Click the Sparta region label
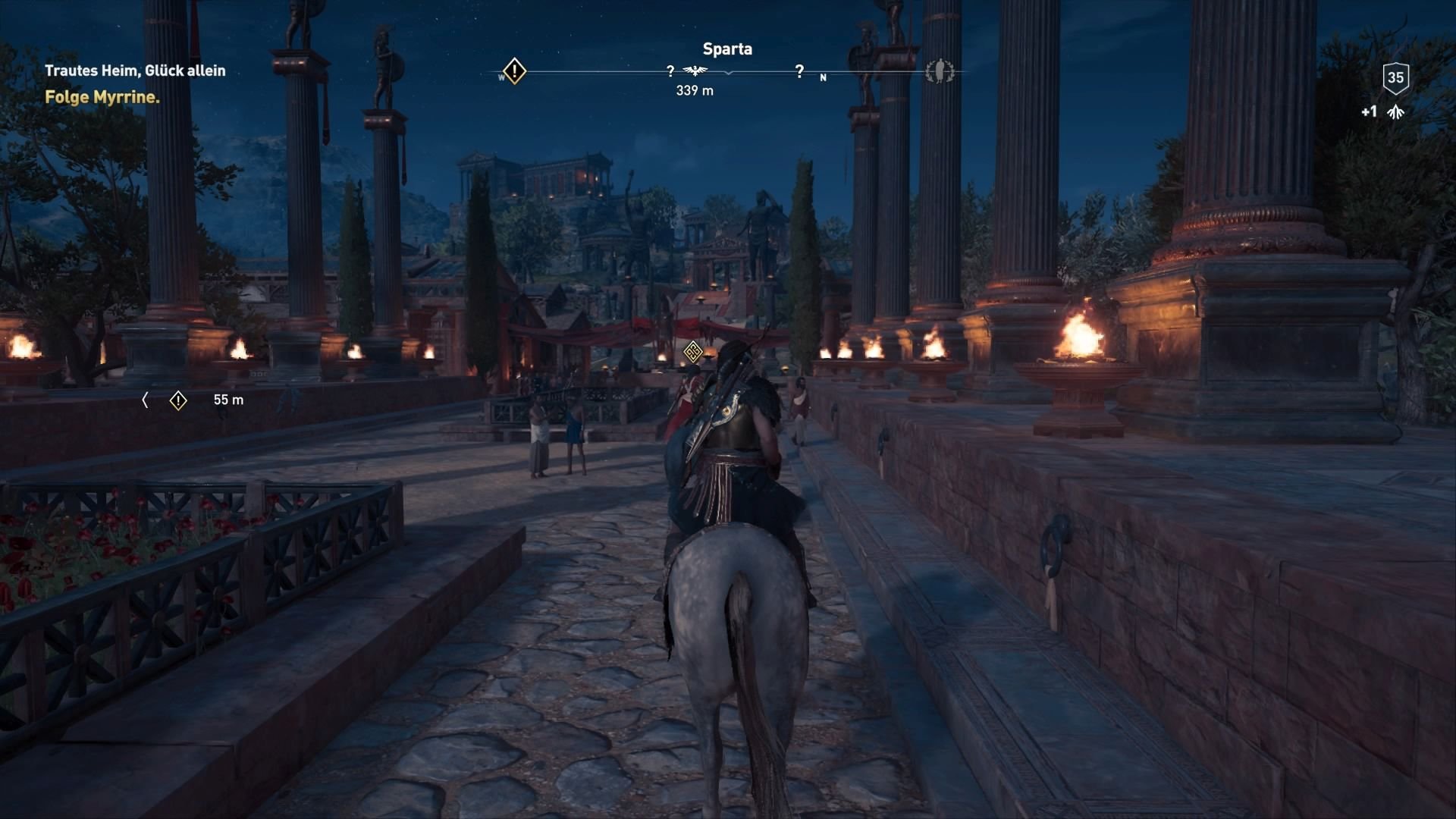The width and height of the screenshot is (1456, 819). [726, 49]
